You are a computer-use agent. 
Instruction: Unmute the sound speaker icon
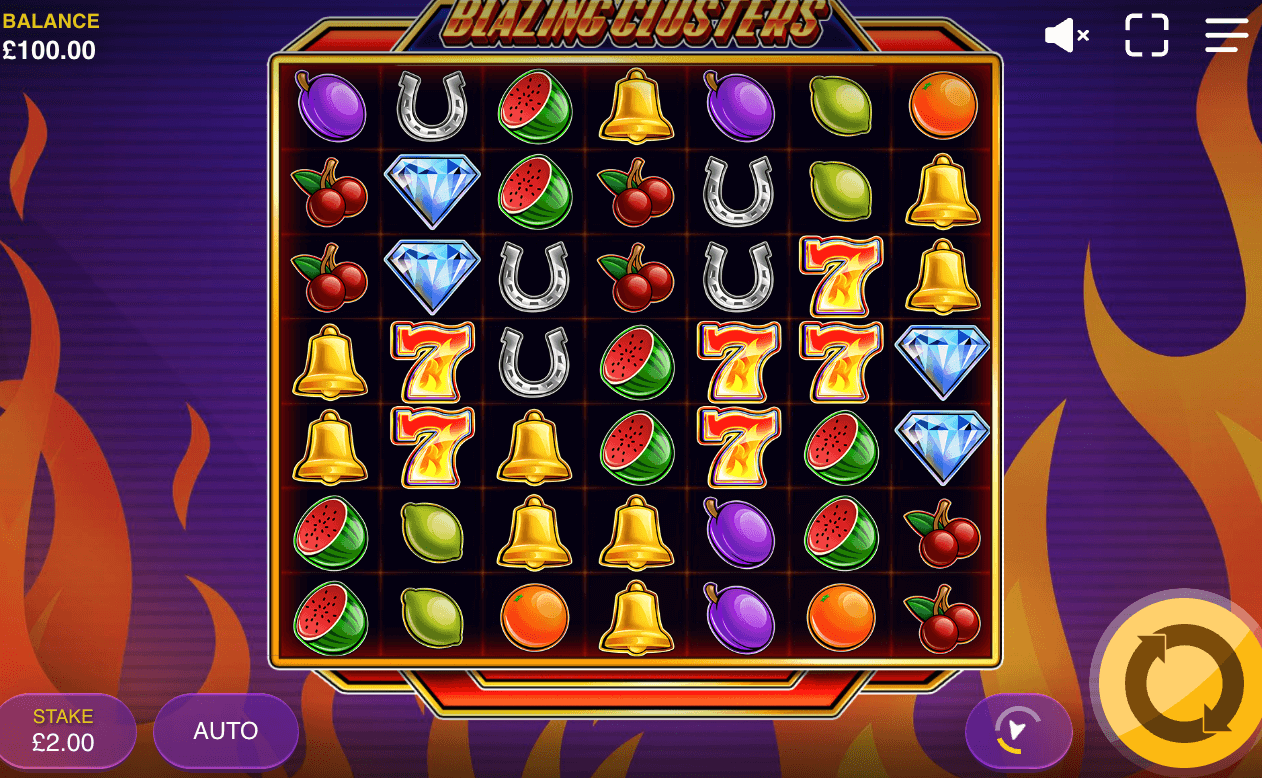[x=1066, y=36]
